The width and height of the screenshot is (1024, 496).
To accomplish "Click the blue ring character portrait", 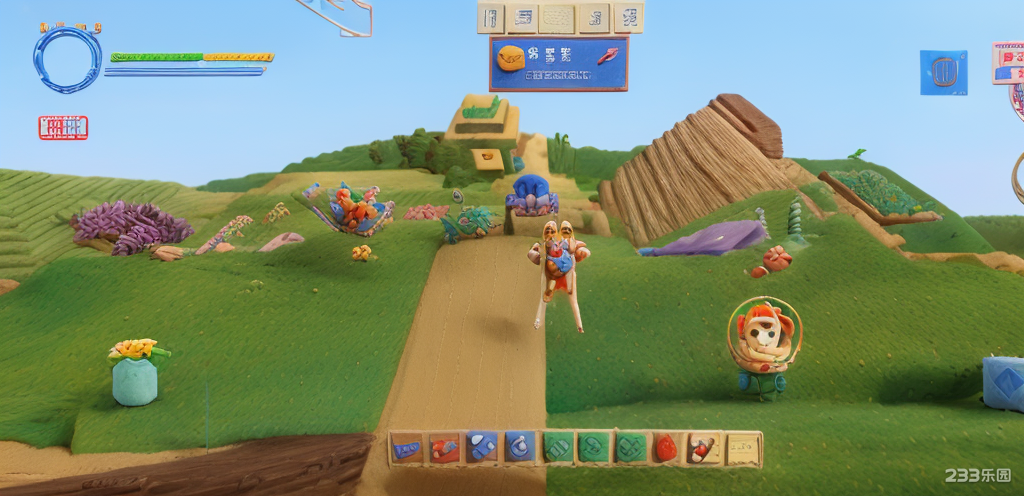I will tap(68, 58).
